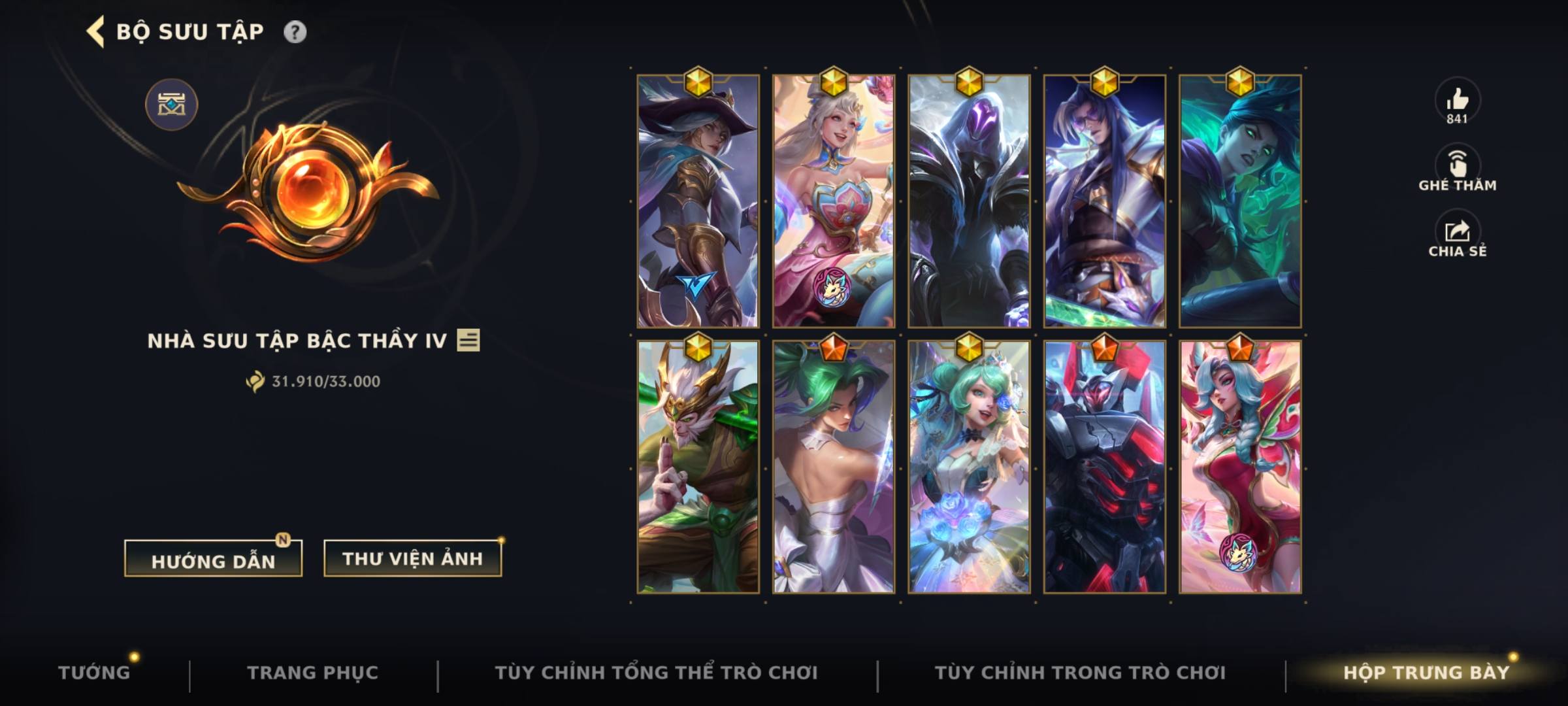Click the HƯỚNG DẪN button
1568x706 pixels.
click(x=212, y=557)
